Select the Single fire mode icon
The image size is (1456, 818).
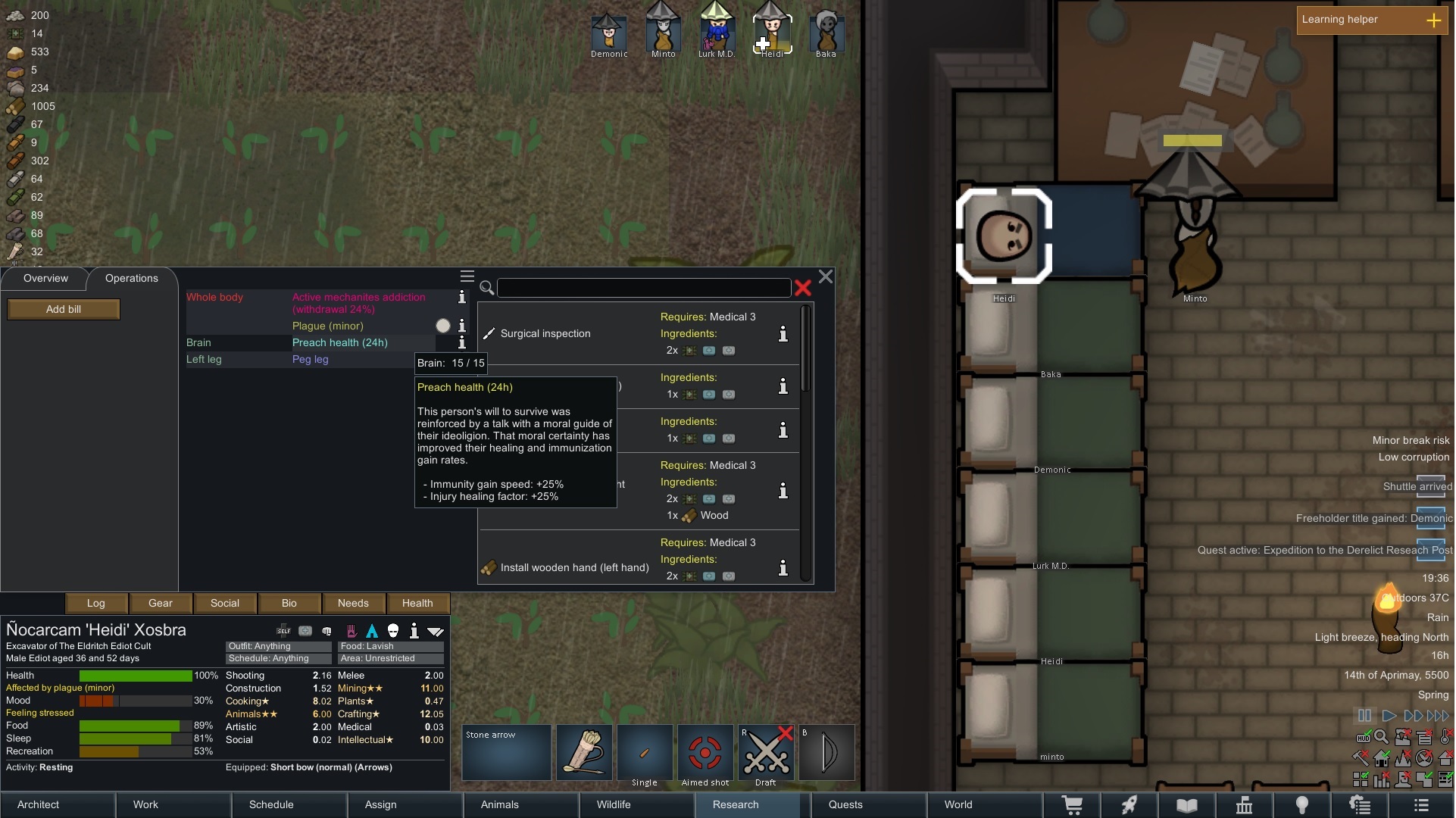pyautogui.click(x=645, y=752)
